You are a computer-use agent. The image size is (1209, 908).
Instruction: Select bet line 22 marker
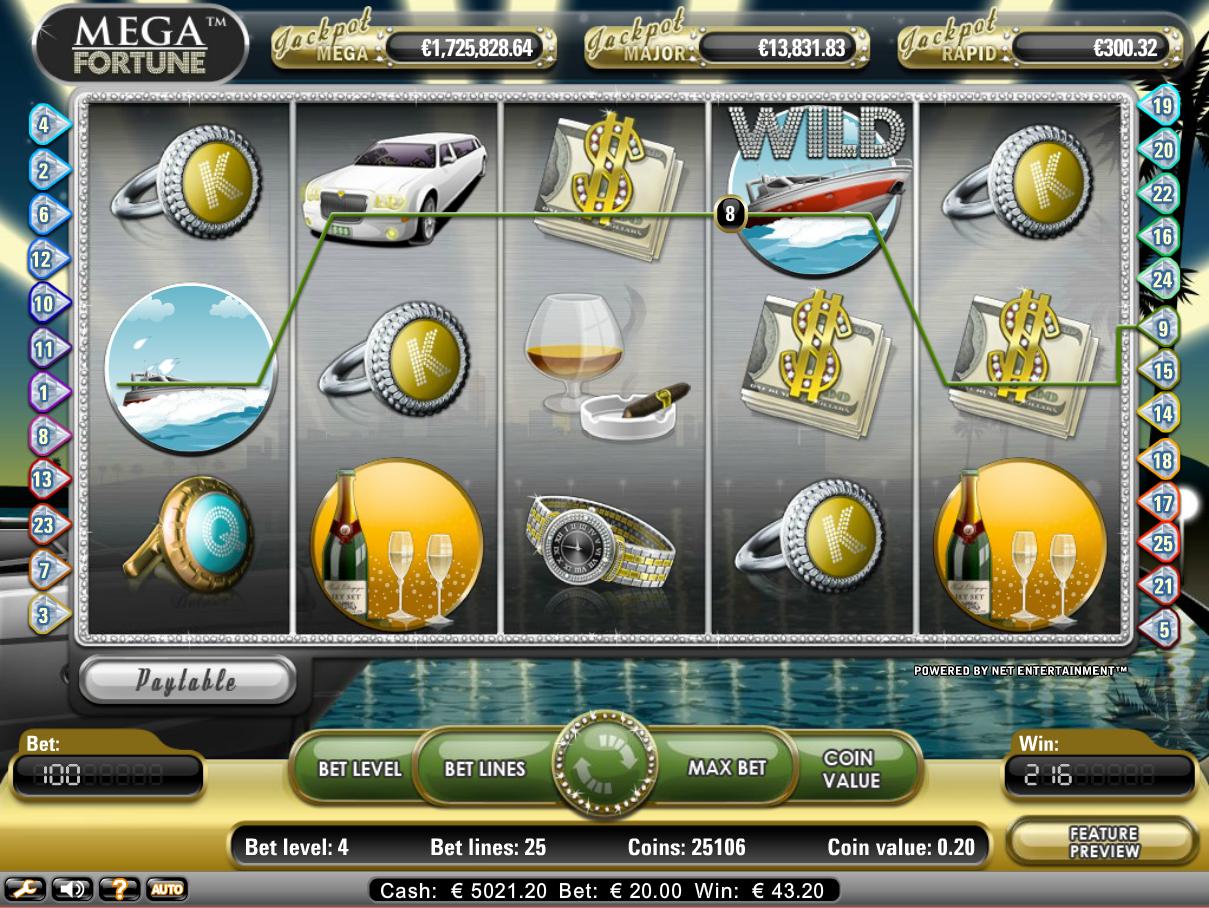coord(1162,194)
